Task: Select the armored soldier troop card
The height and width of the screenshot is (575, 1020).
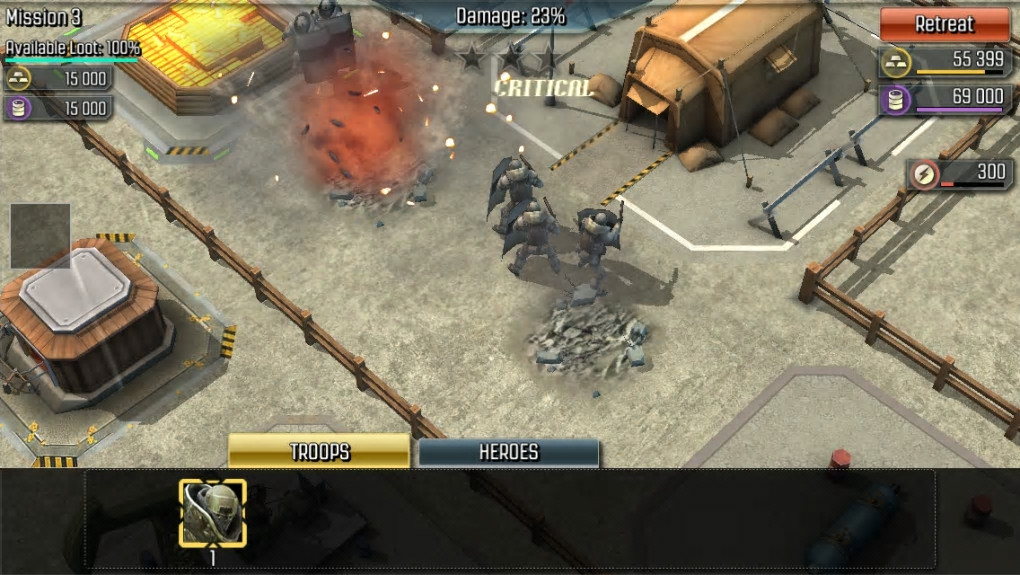Action: (212, 513)
